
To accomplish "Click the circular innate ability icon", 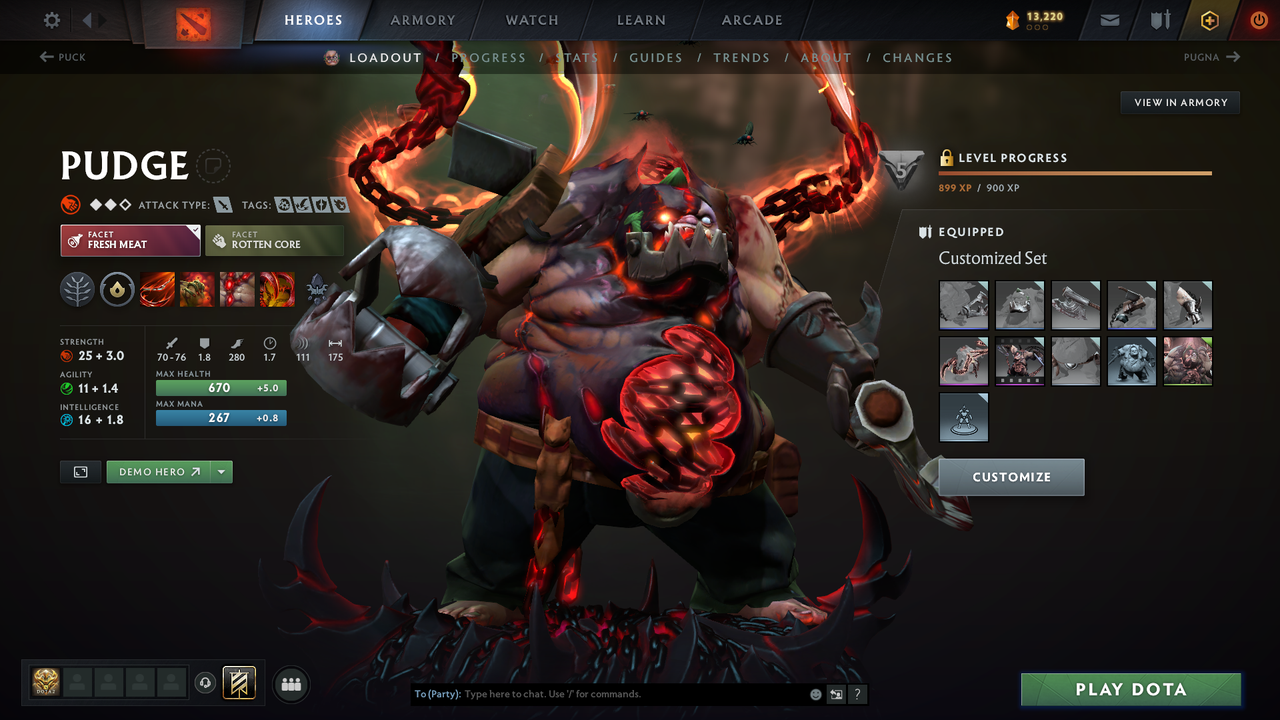I will [x=118, y=289].
